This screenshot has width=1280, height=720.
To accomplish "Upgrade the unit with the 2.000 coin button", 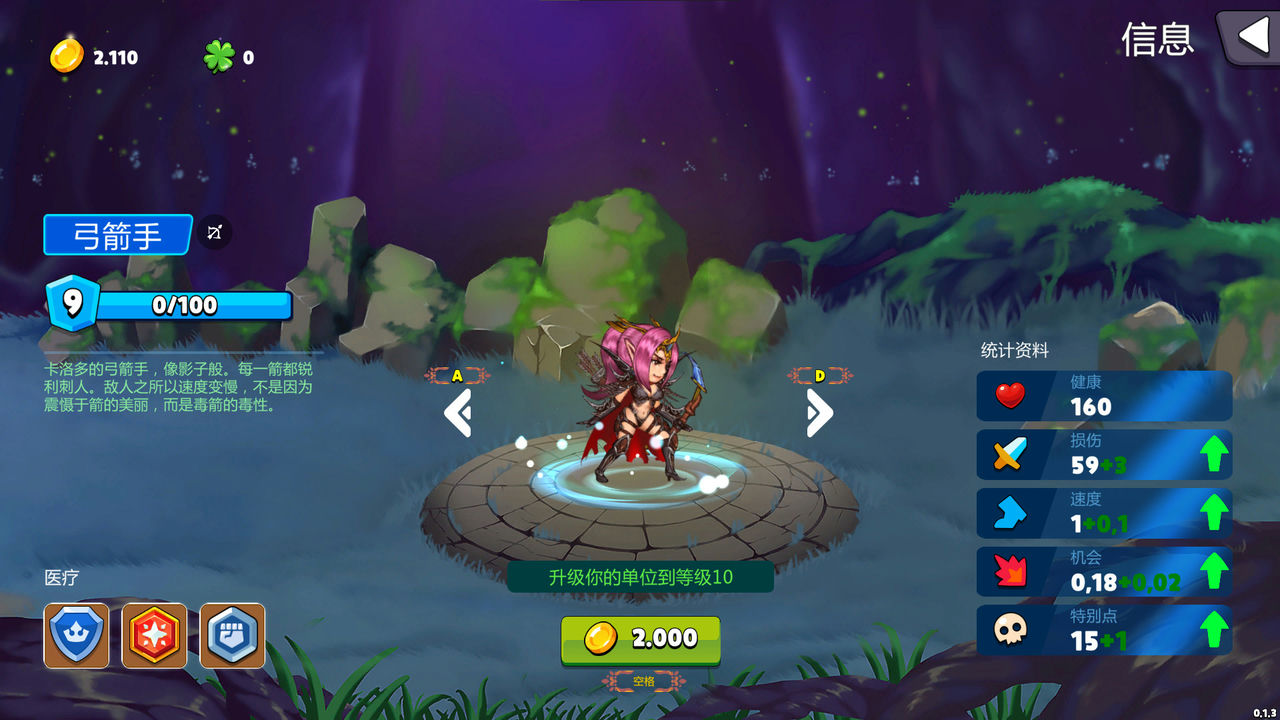I will tap(640, 639).
